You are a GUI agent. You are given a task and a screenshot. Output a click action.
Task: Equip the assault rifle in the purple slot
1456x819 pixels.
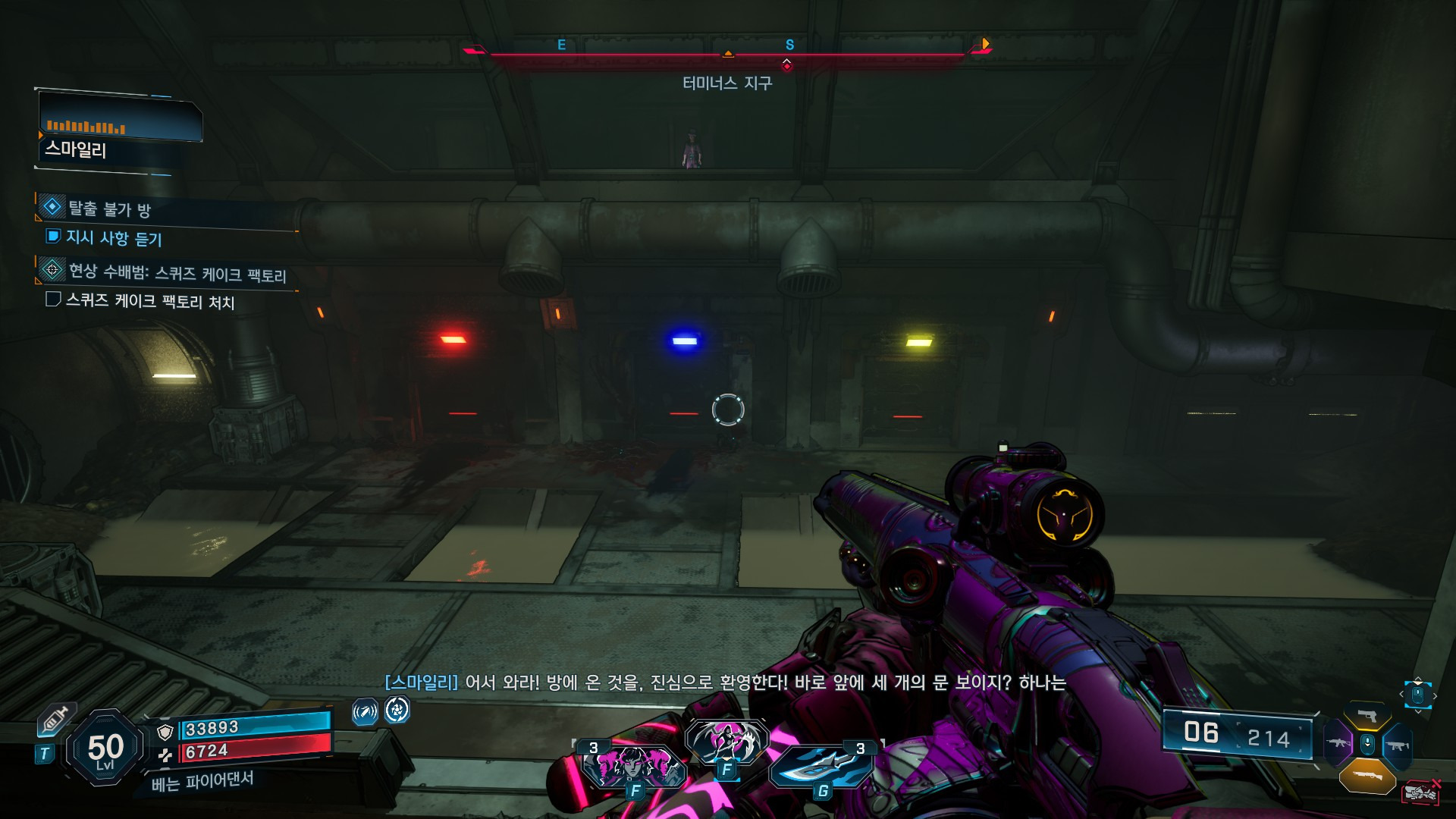[1338, 742]
